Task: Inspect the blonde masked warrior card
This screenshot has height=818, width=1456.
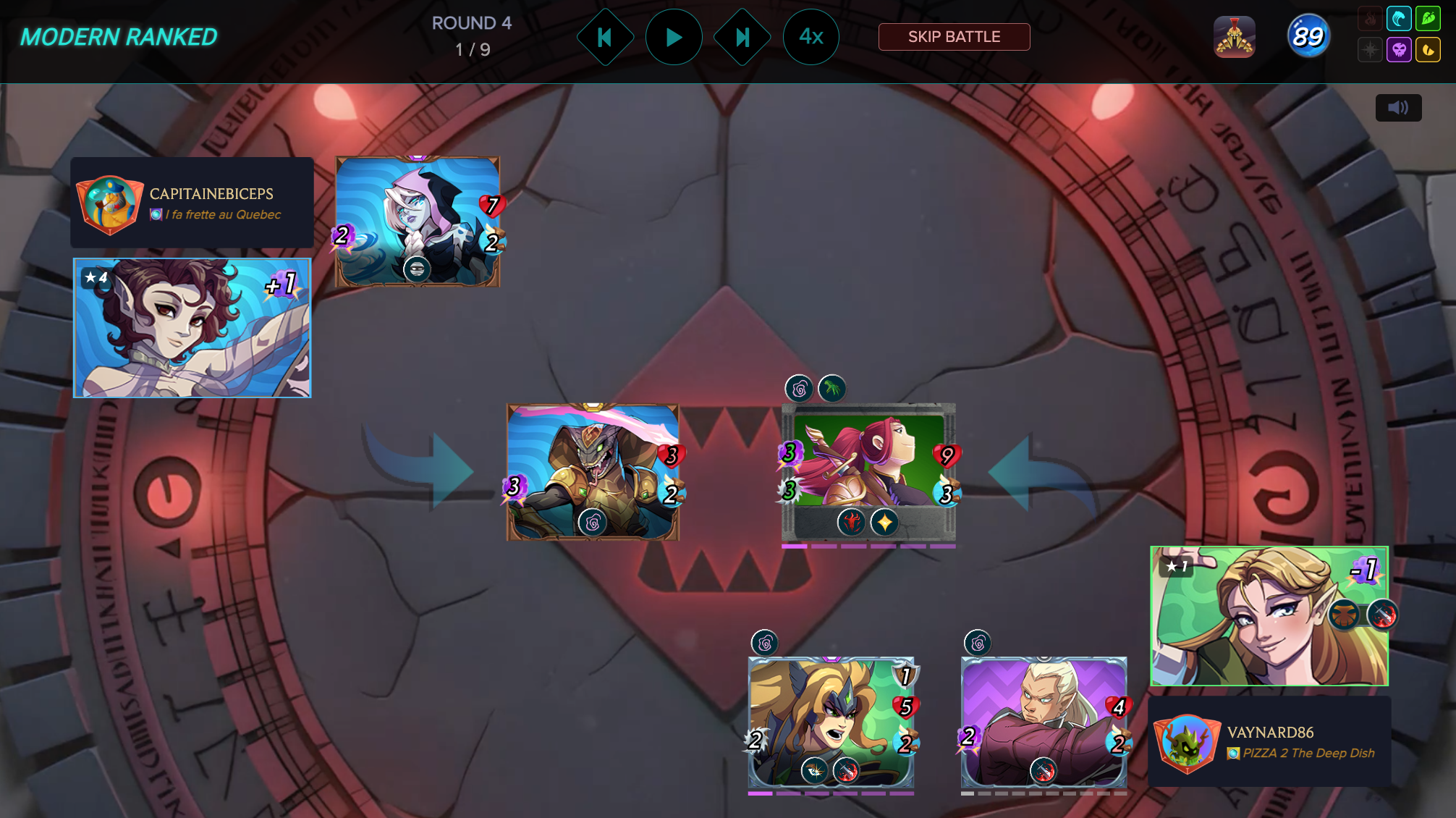Action: [831, 722]
